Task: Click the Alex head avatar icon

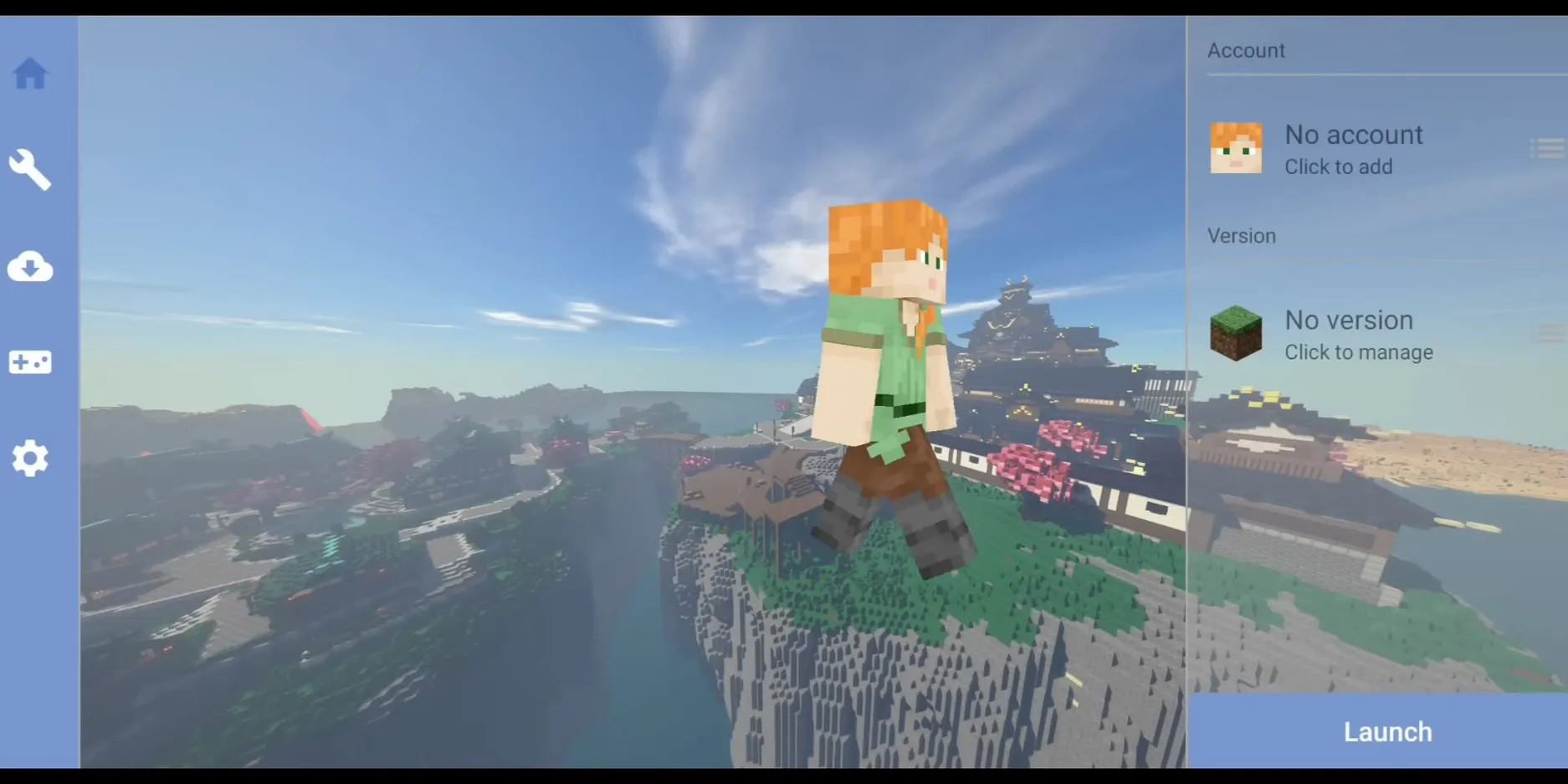Action: point(1236,148)
